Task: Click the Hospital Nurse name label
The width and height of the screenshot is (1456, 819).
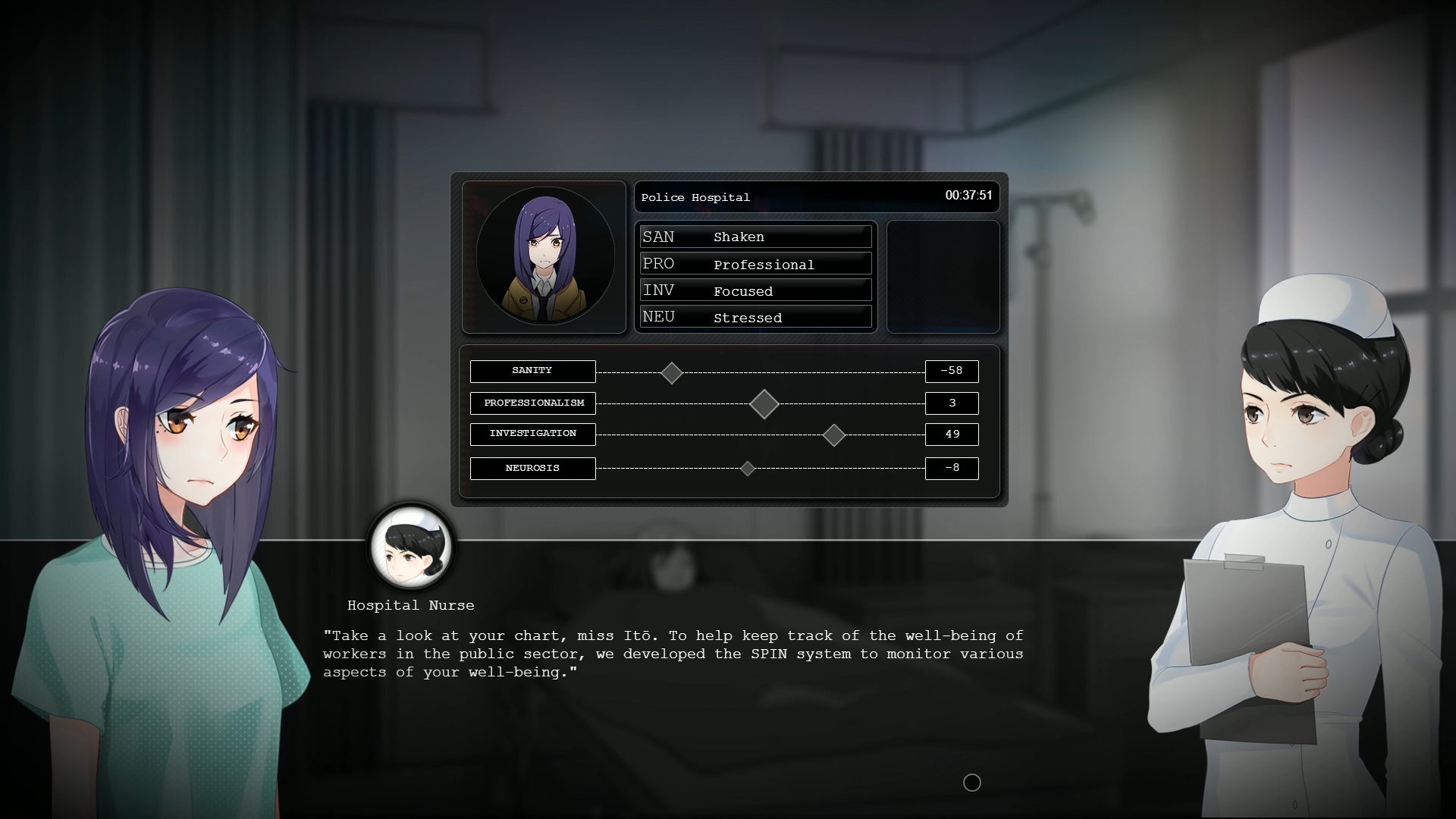Action: (x=410, y=605)
